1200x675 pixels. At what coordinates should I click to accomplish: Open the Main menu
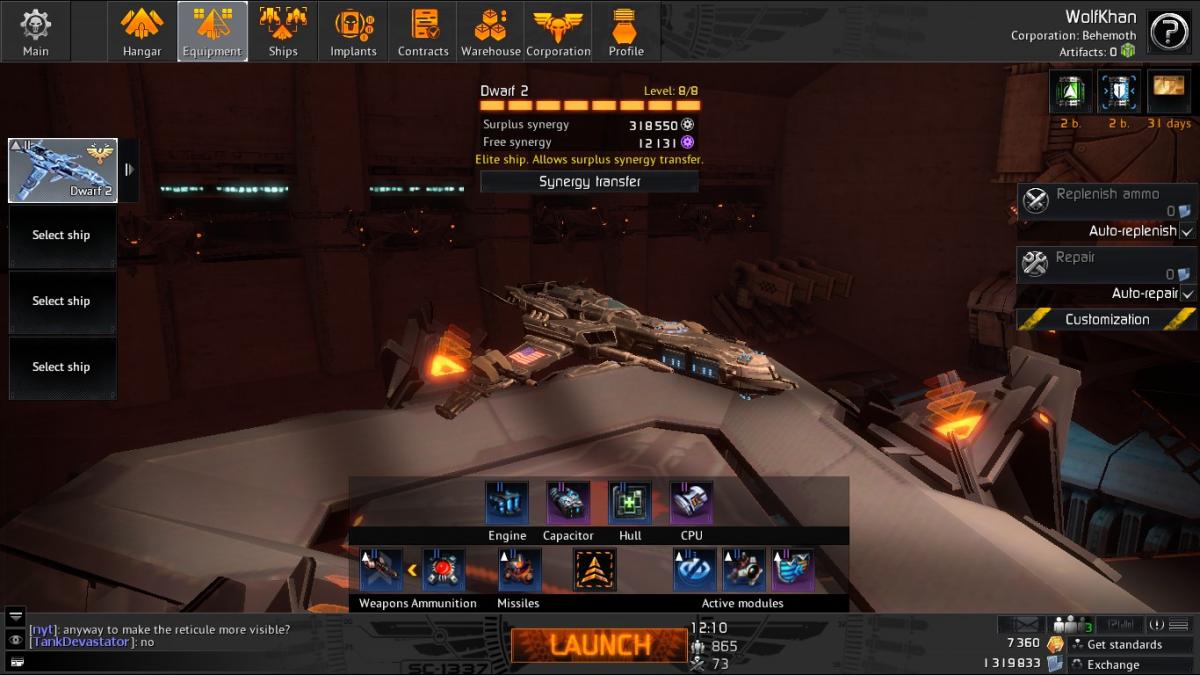click(x=36, y=31)
